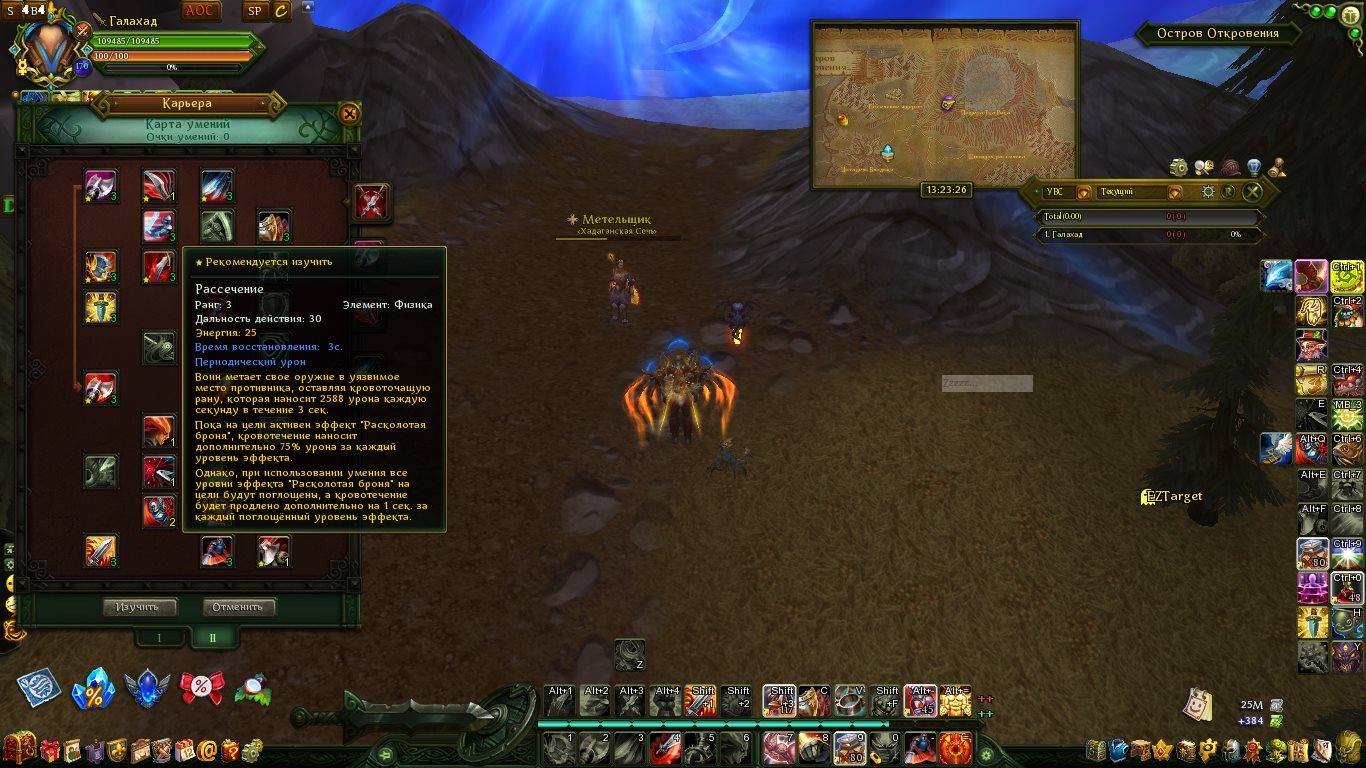Open the Текущий dropdown in damage meter
This screenshot has width=1366, height=768.
click(x=1174, y=192)
